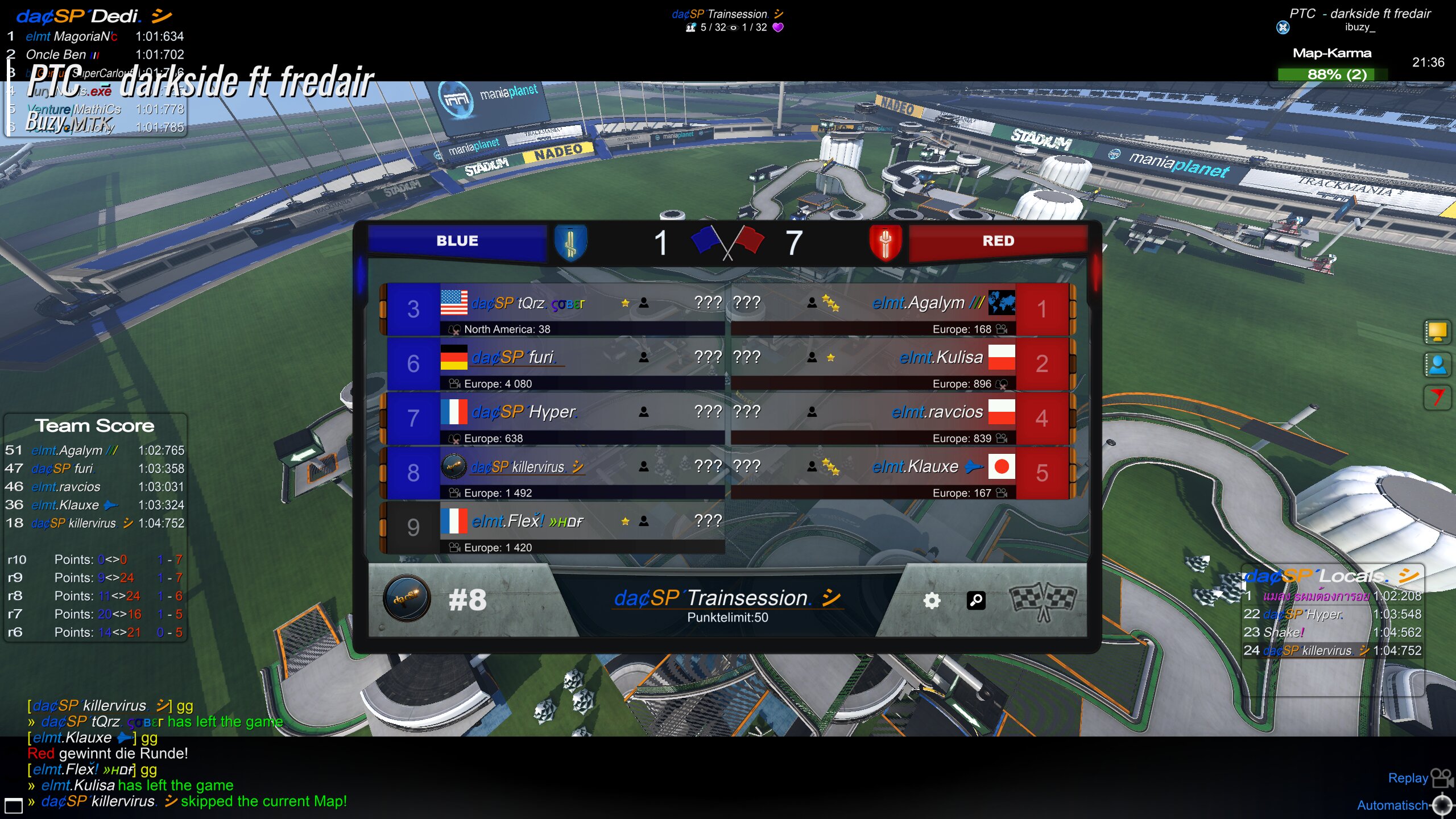Click the red flag side icon
The image size is (1456, 819).
pos(1437,397)
